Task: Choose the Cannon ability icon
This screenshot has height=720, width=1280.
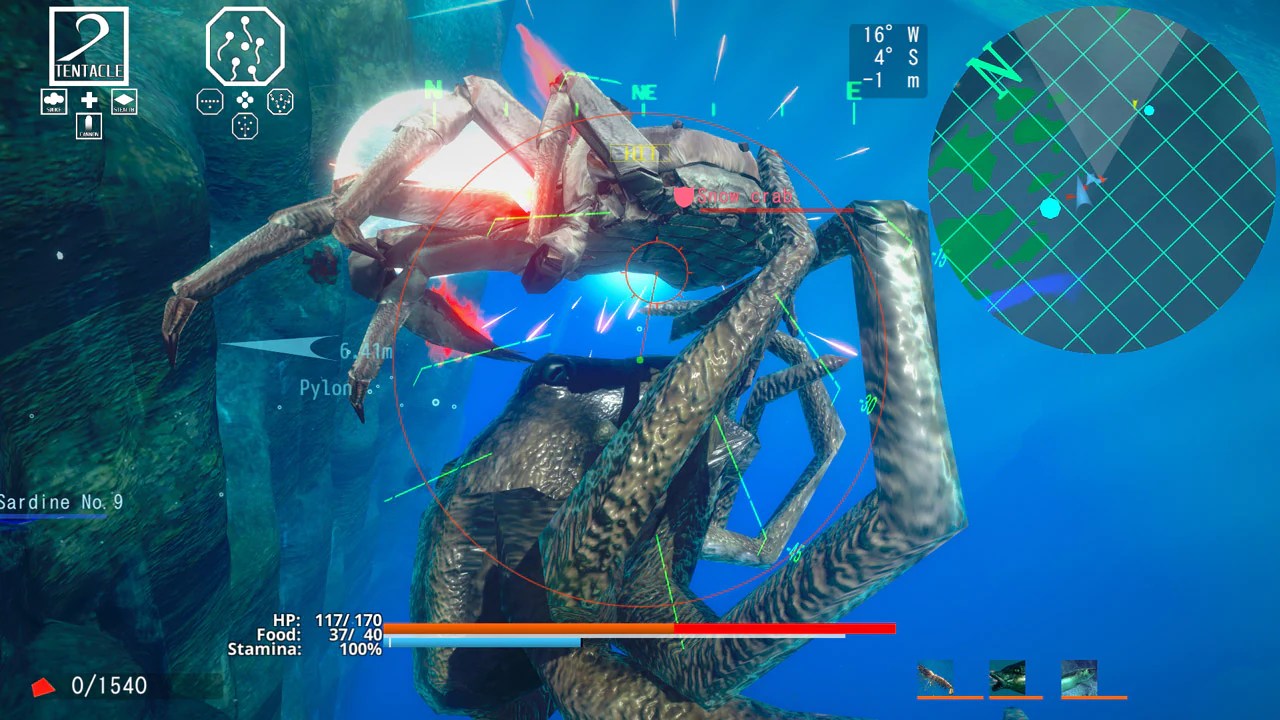Action: click(x=89, y=127)
